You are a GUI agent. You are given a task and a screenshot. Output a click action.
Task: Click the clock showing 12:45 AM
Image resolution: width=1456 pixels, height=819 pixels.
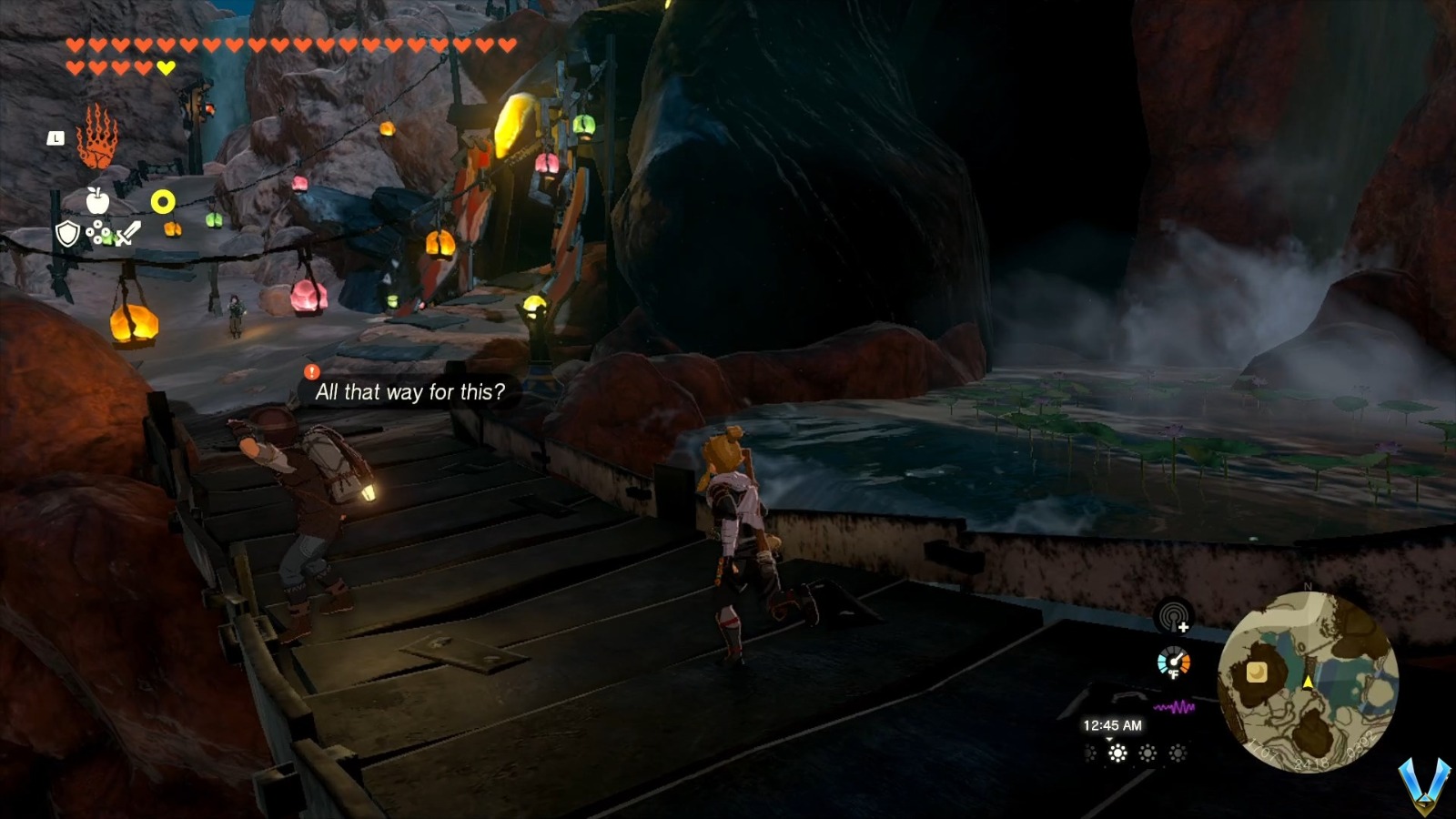tap(1113, 725)
